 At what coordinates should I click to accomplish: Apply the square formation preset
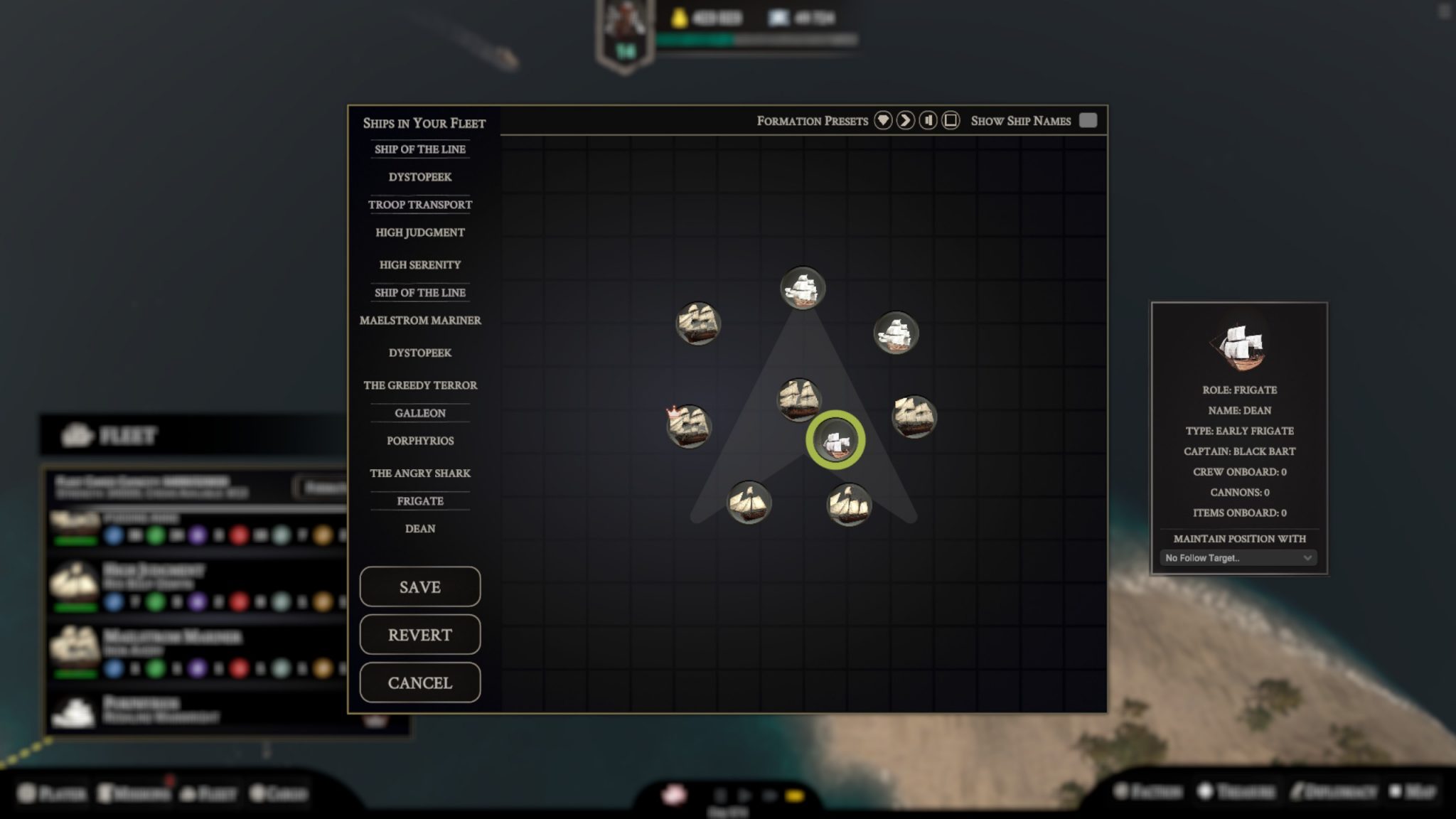click(951, 121)
